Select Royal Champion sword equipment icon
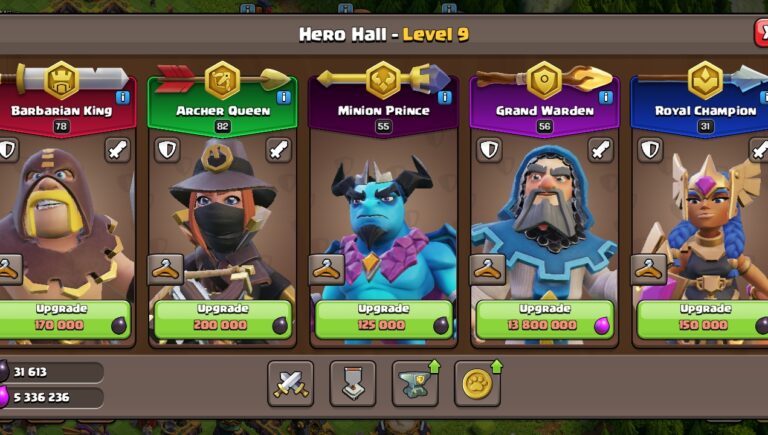 [x=759, y=150]
